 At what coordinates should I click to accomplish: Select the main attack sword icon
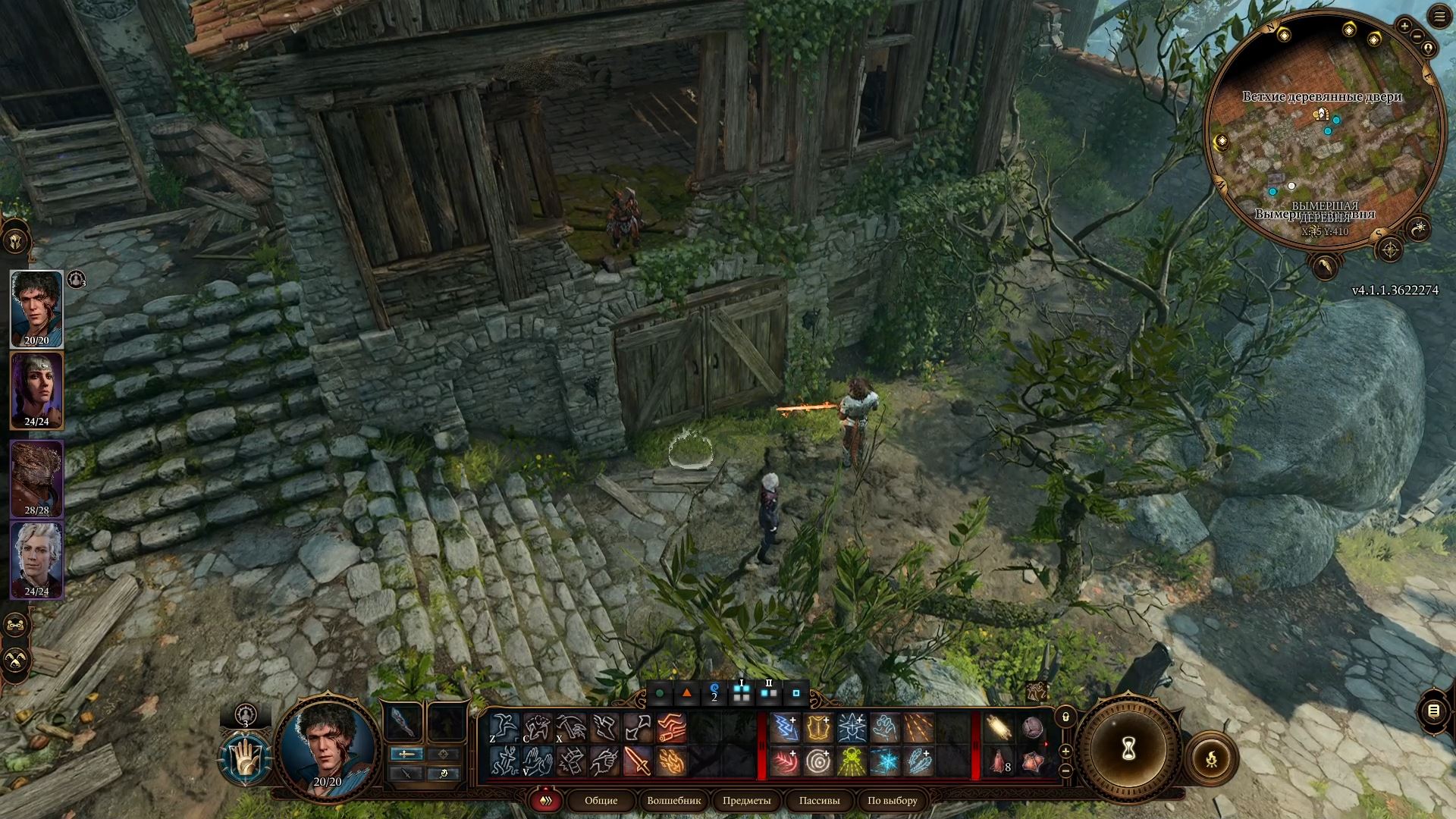[x=639, y=761]
